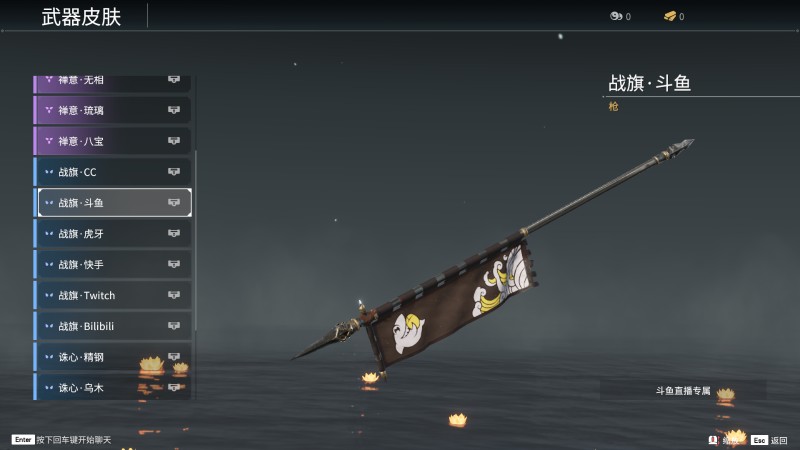Viewport: 800px width, 450px height.
Task: Select the 战旗·Bilibili skin
Action: pyautogui.click(x=112, y=326)
